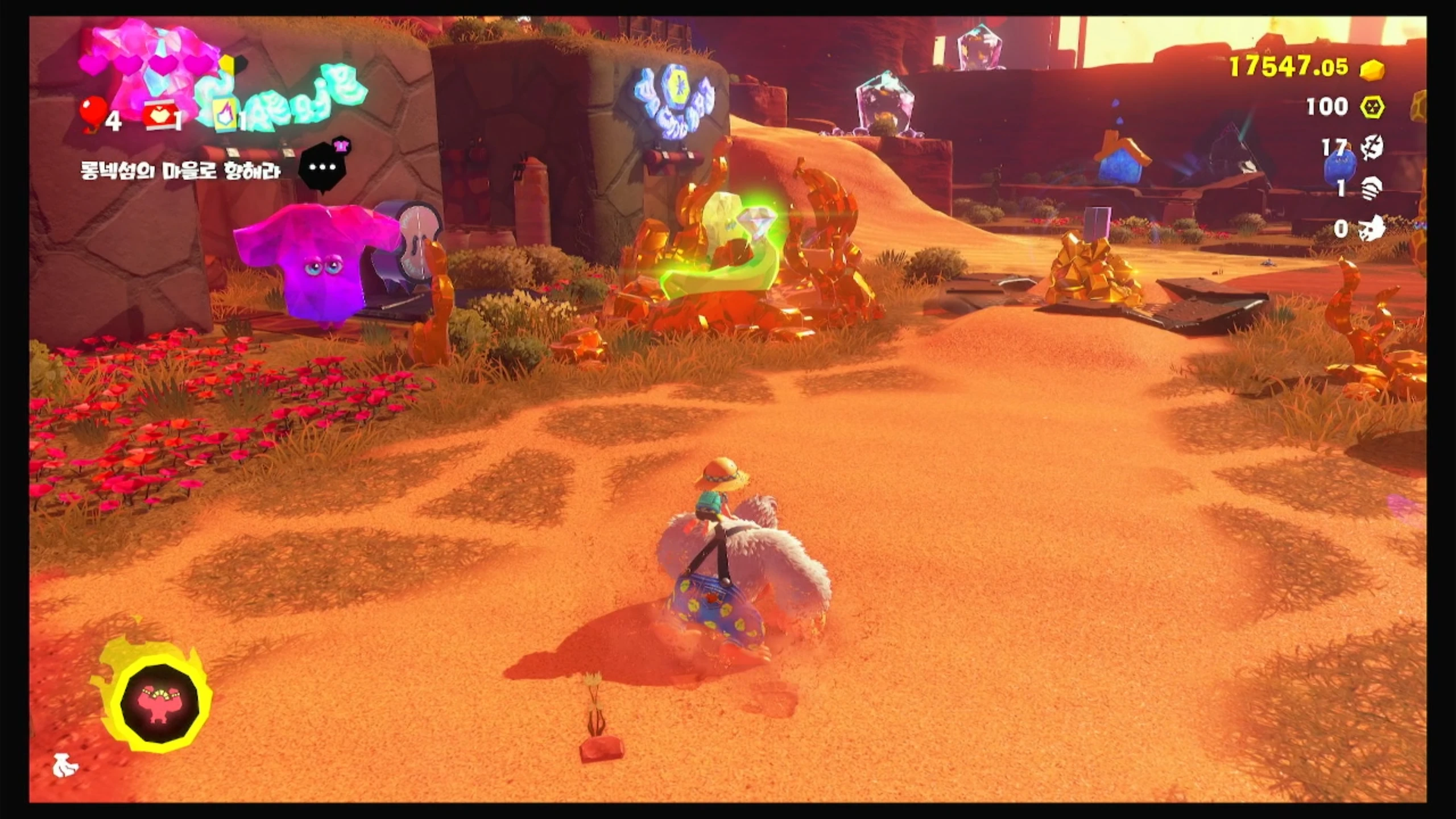Click the objective tracker's black speech bubble
The image size is (1456, 819).
[323, 167]
